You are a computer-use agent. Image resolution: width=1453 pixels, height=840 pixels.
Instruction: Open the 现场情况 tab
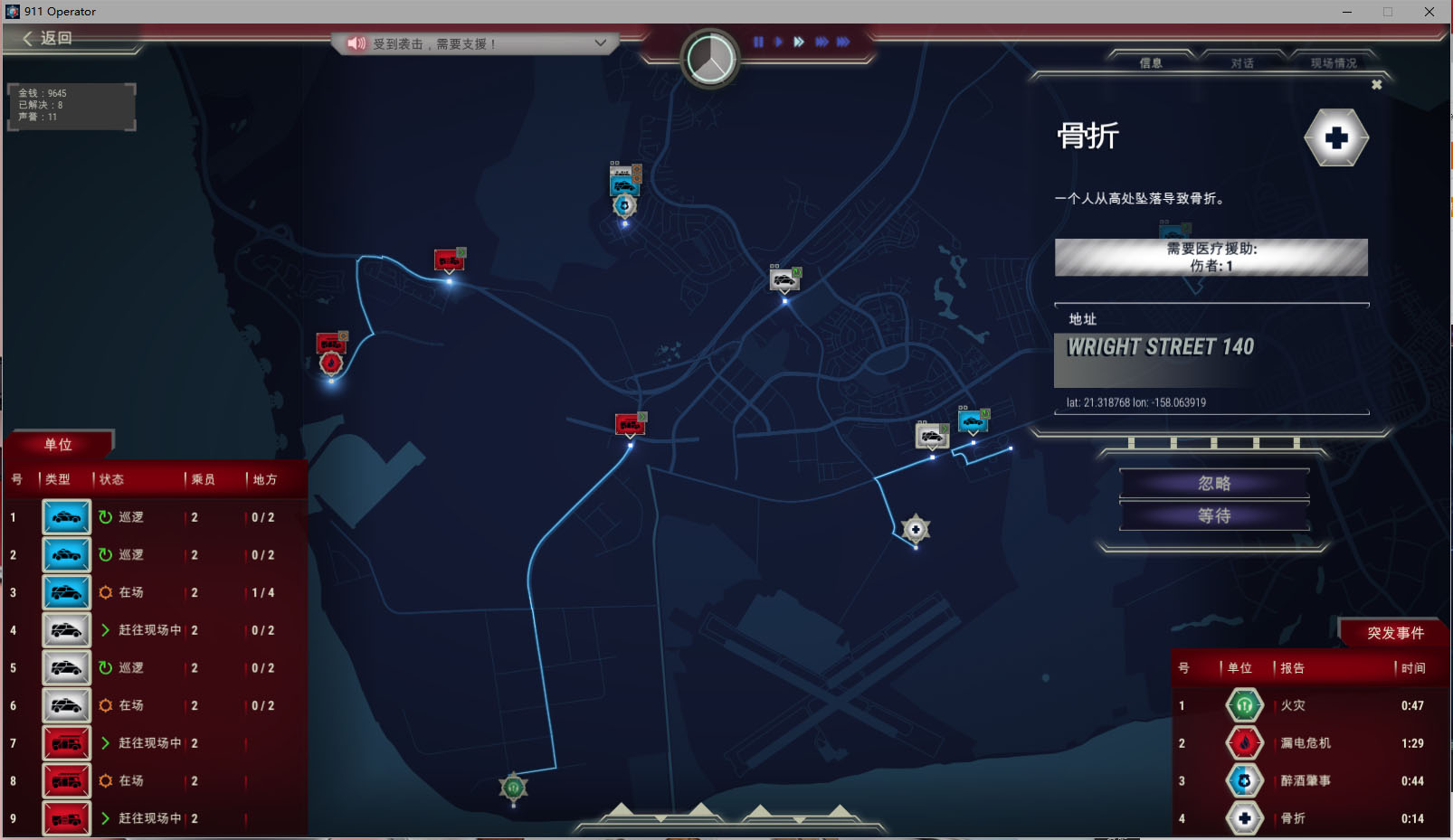coord(1334,63)
